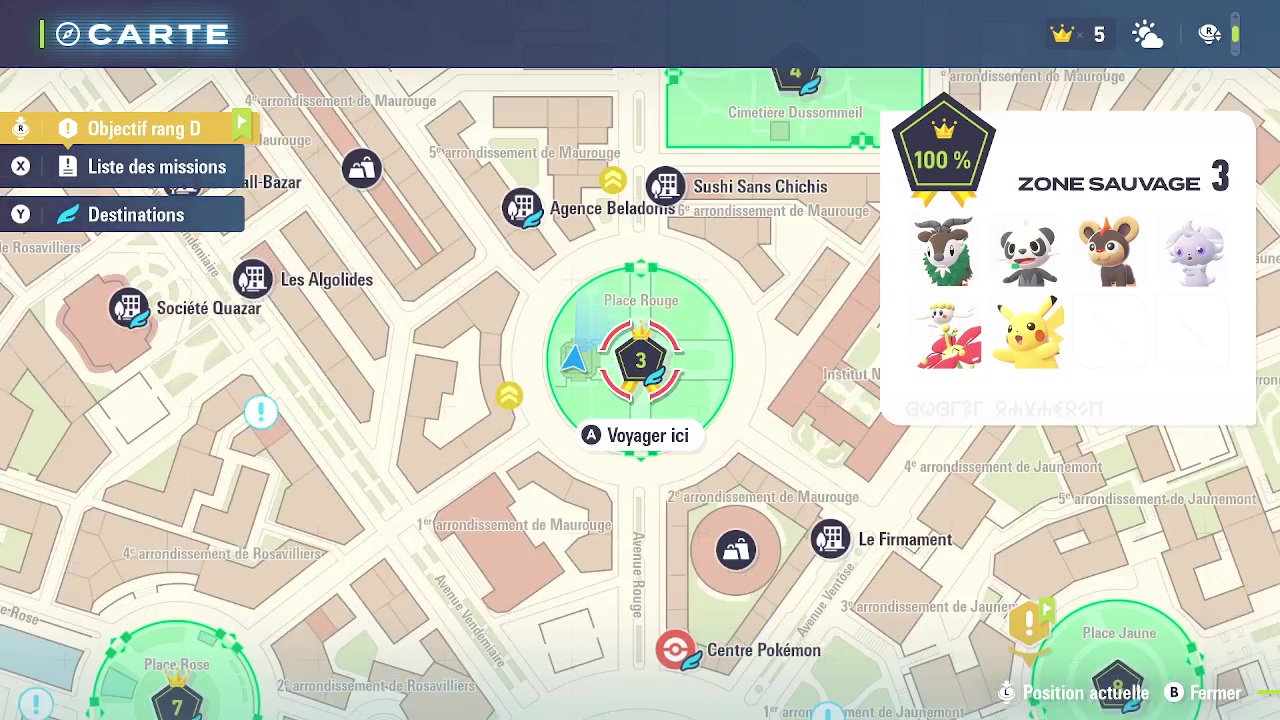Click the Centre Pokémon icon on the map

click(677, 650)
